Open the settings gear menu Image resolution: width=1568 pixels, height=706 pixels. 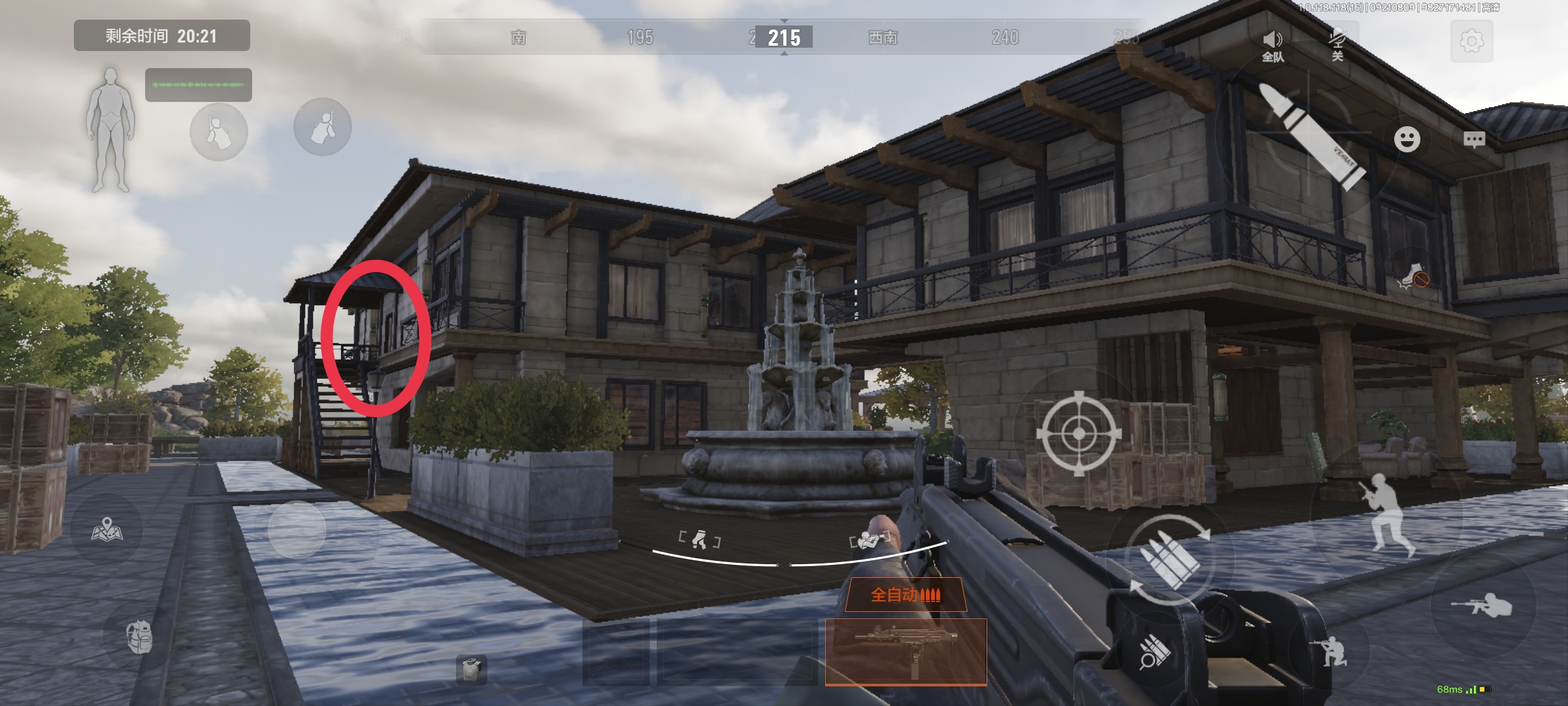pos(1471,42)
